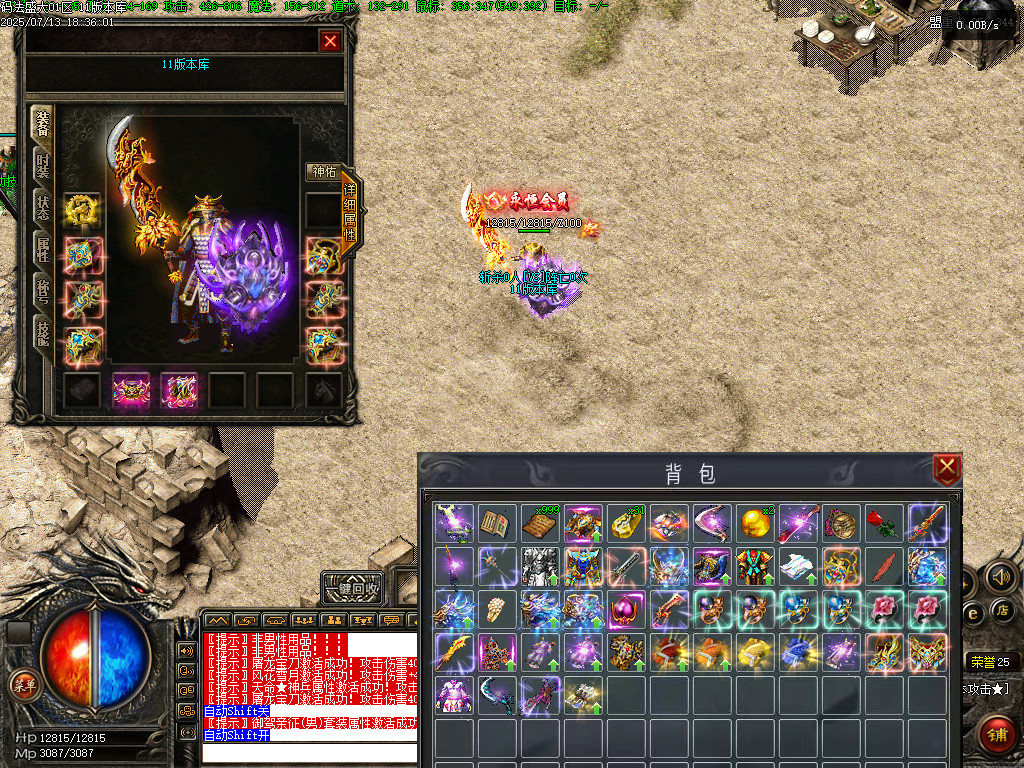Select the red rose item
This screenshot has width=1024, height=768.
coord(884,523)
